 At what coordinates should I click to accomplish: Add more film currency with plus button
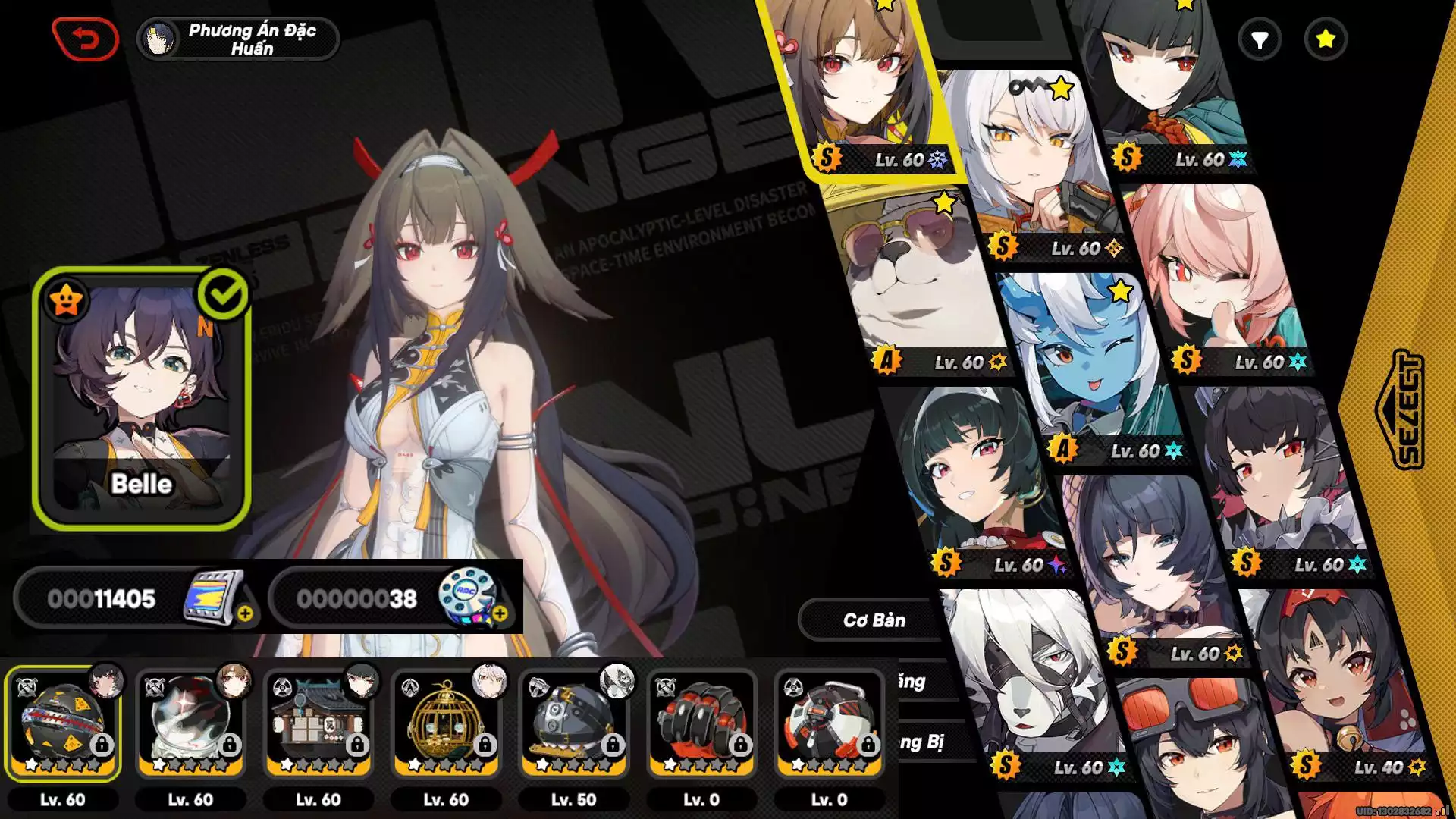245,613
